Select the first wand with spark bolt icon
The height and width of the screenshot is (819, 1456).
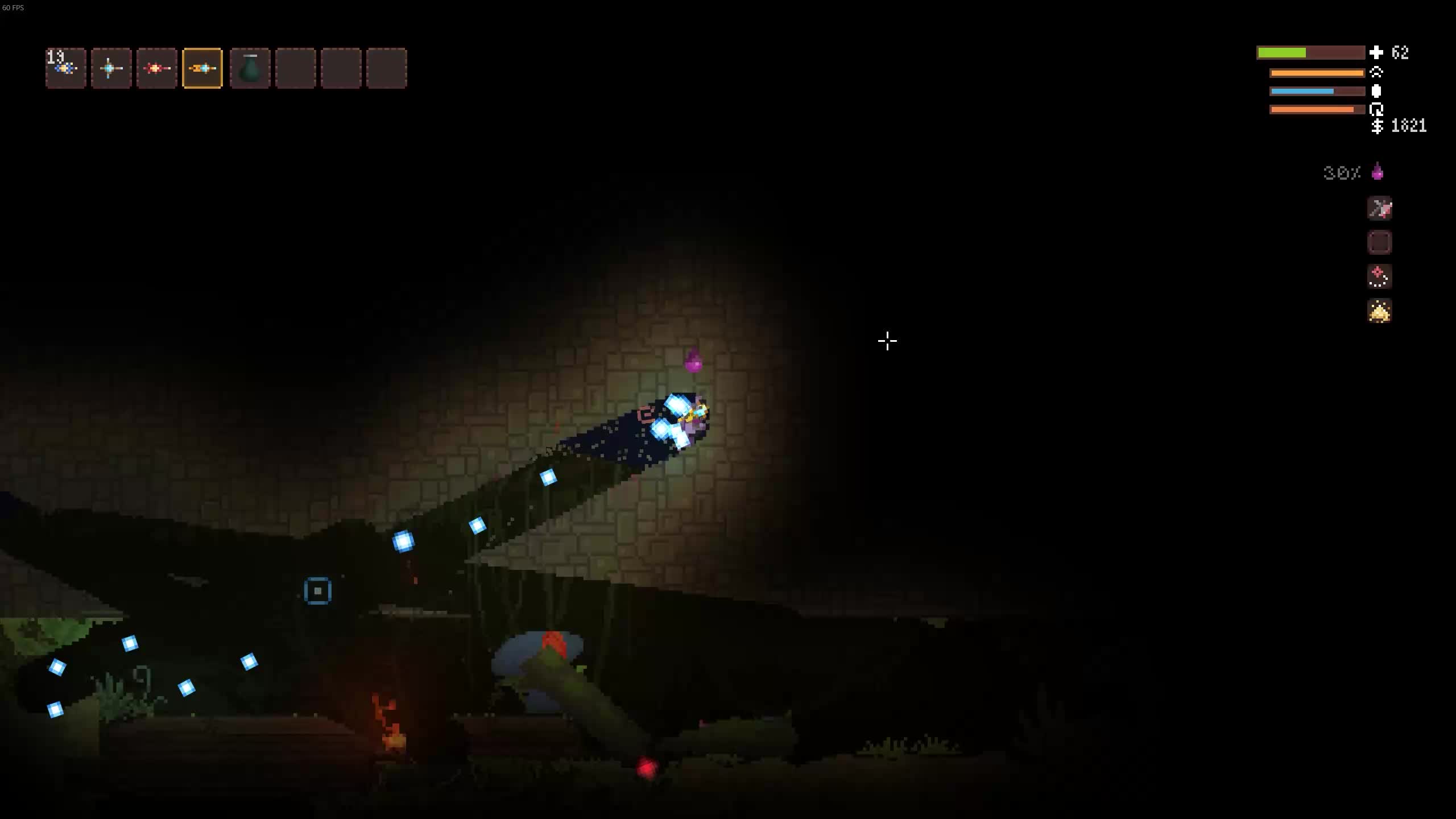tap(65, 68)
